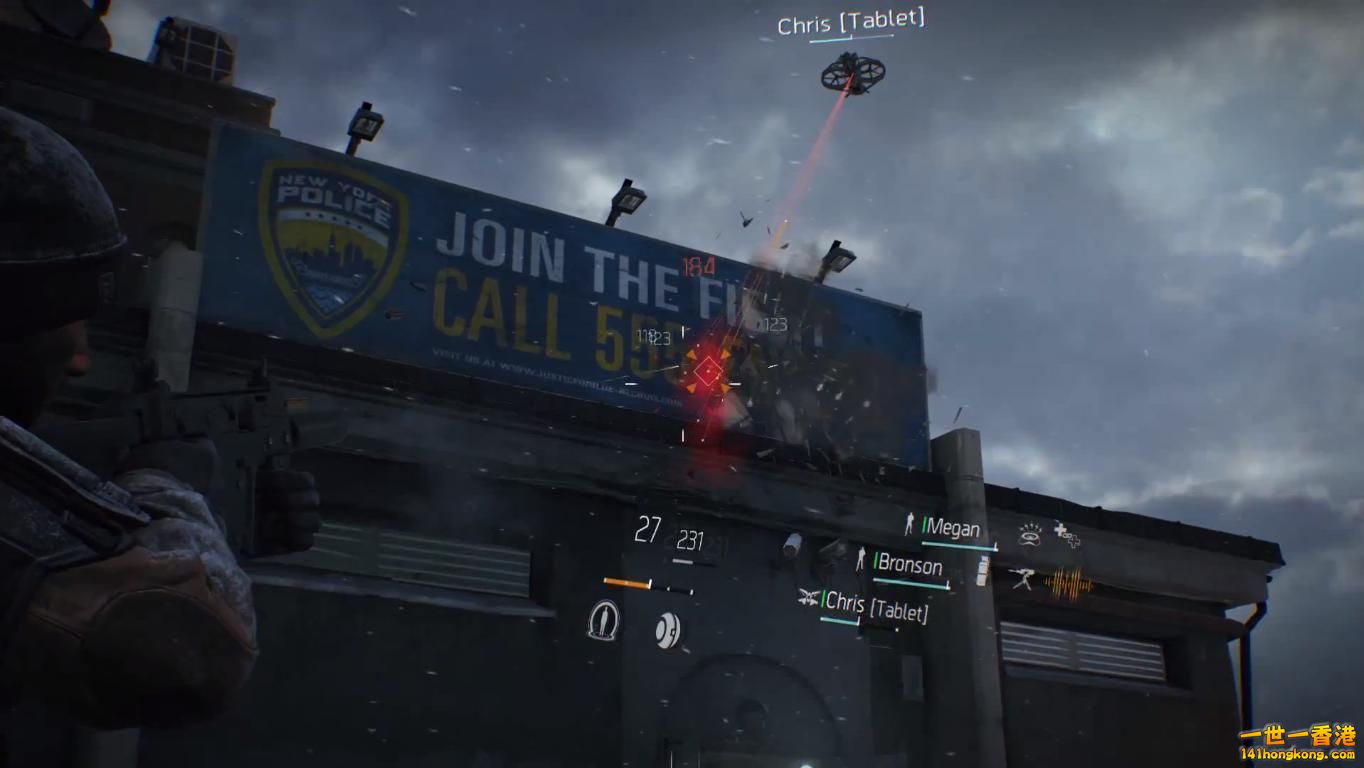Activate the sticky bomb skill icon
1364x768 pixels.
668,630
